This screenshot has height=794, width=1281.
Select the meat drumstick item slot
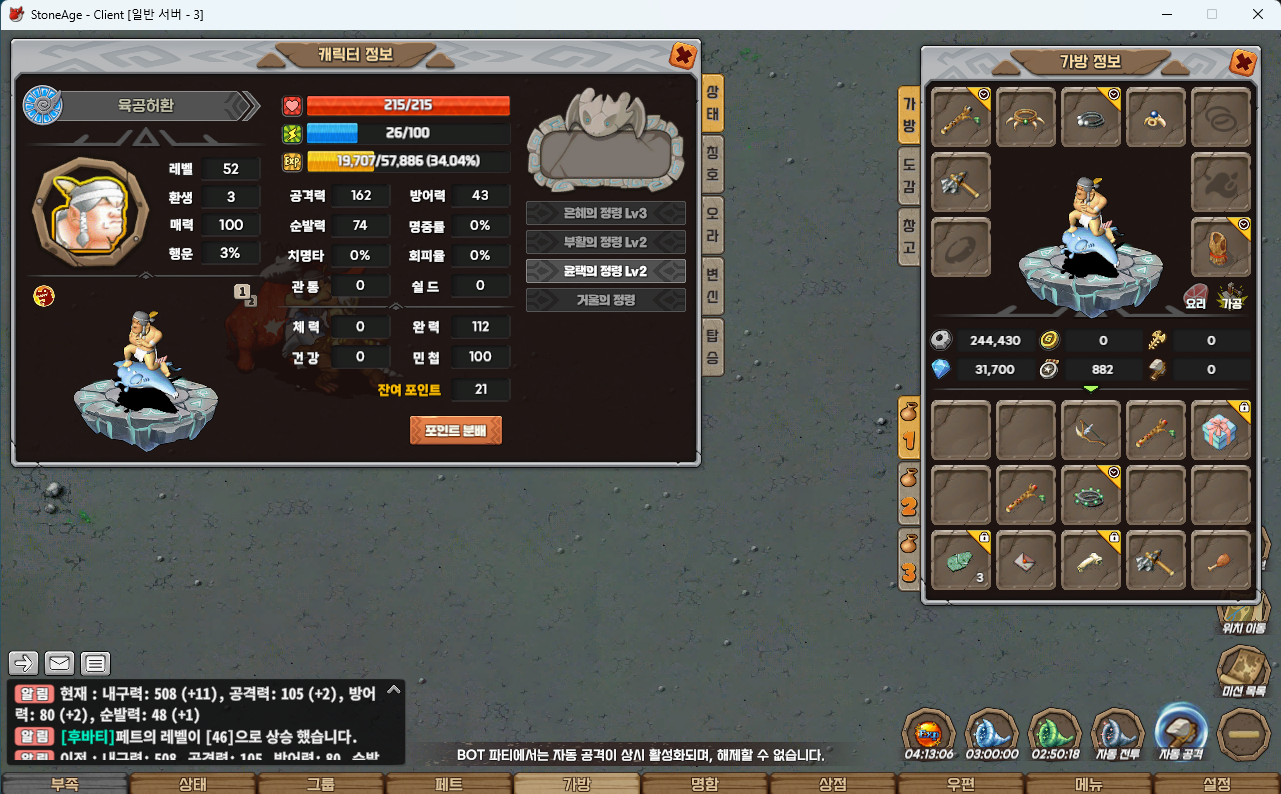click(x=1220, y=561)
